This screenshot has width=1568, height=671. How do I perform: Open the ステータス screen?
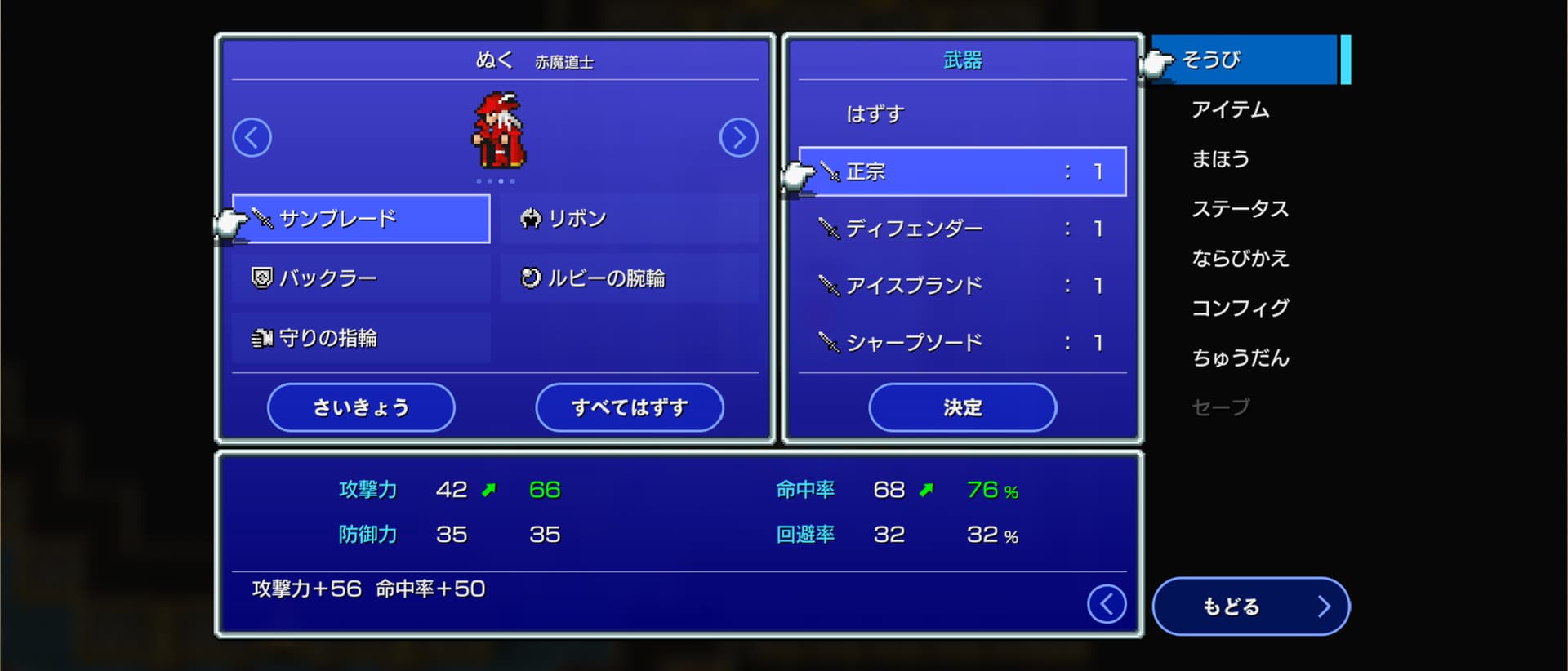pyautogui.click(x=1240, y=209)
